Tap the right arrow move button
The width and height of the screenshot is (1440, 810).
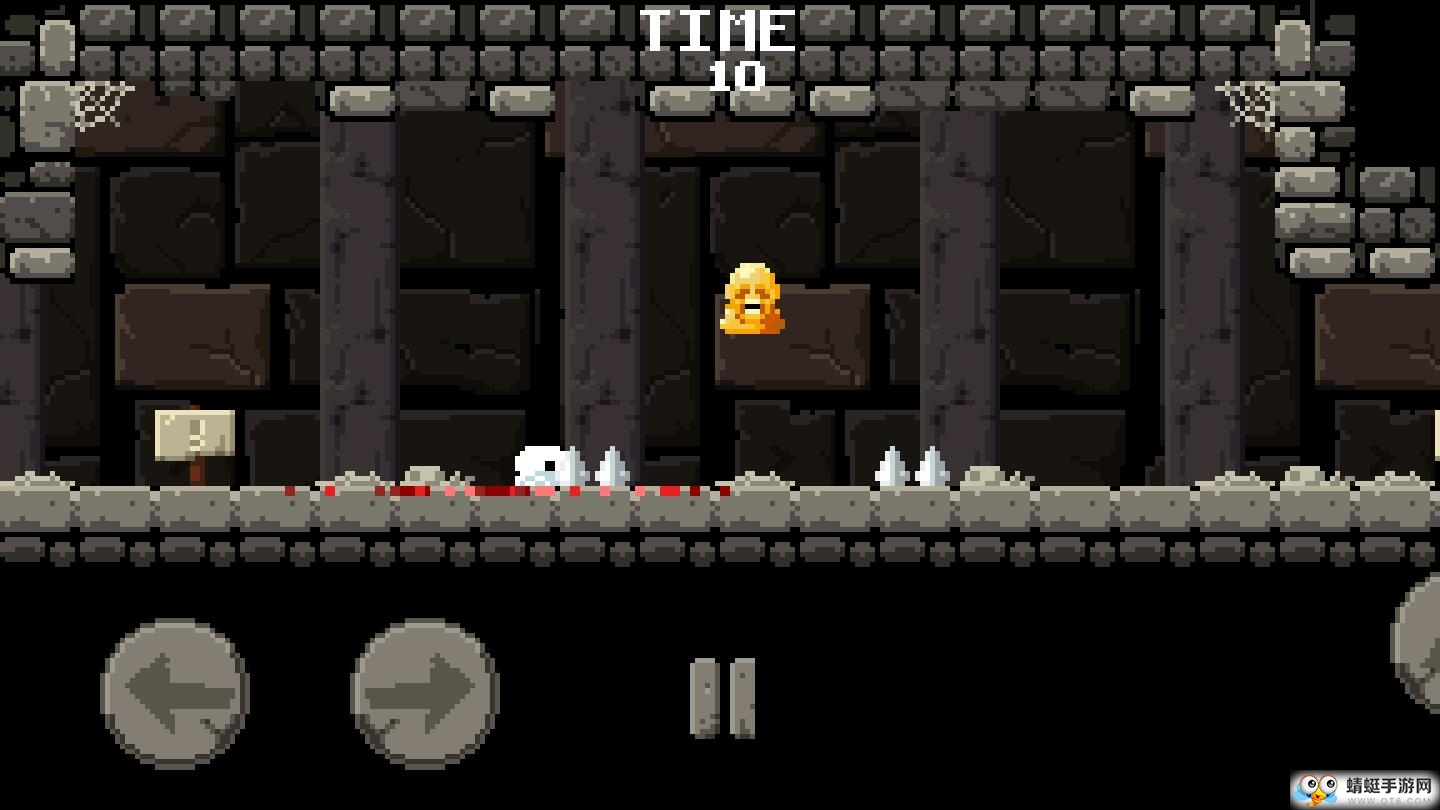[x=425, y=693]
